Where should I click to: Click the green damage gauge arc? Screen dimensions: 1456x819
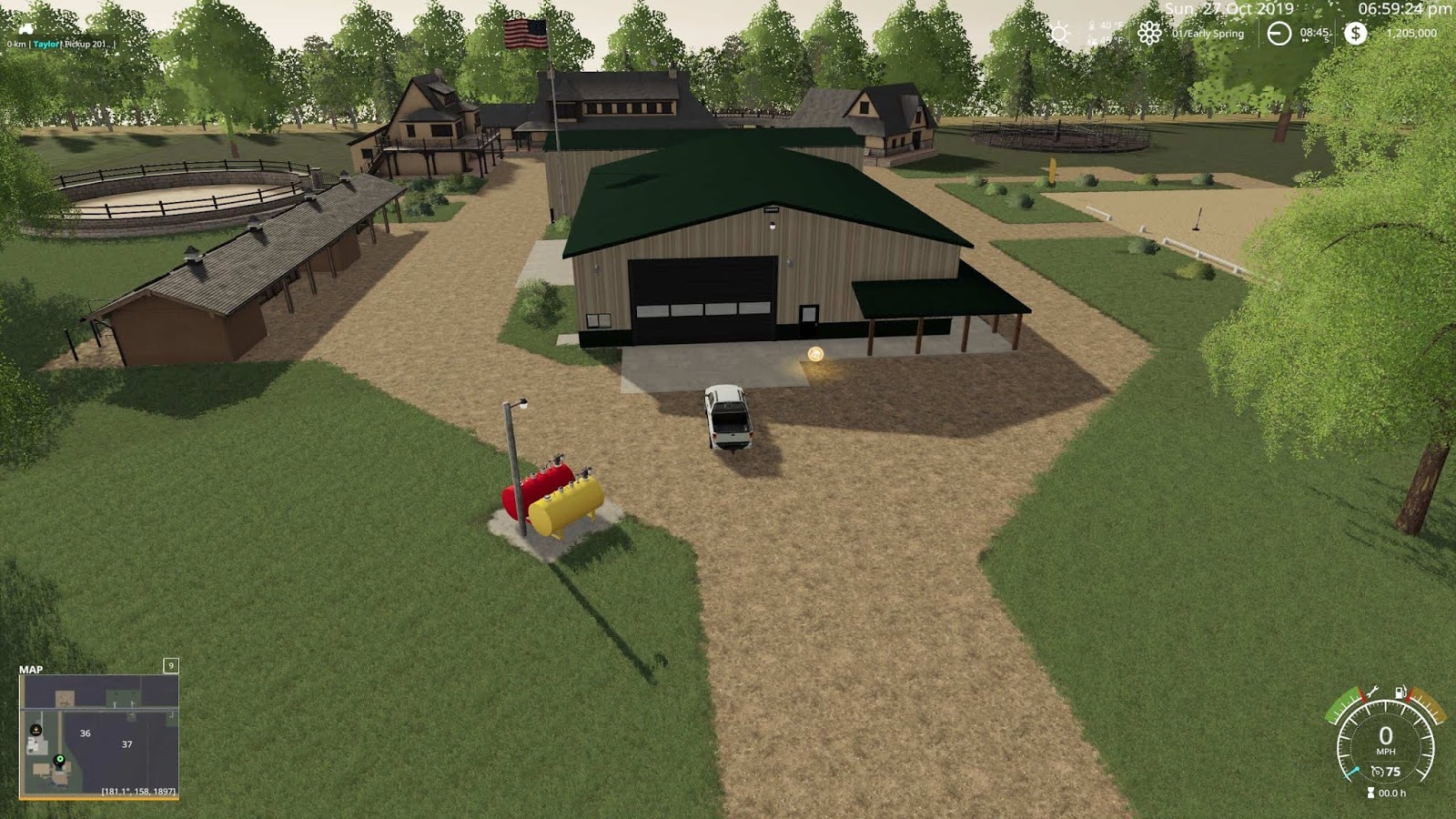click(1341, 707)
